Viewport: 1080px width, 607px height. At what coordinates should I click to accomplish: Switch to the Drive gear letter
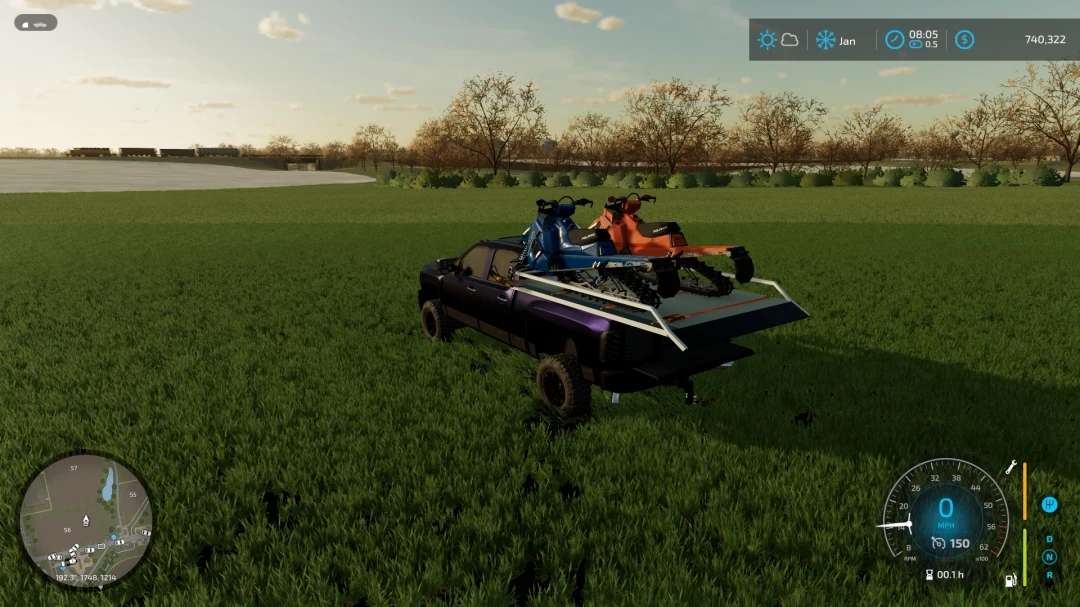[x=1049, y=540]
